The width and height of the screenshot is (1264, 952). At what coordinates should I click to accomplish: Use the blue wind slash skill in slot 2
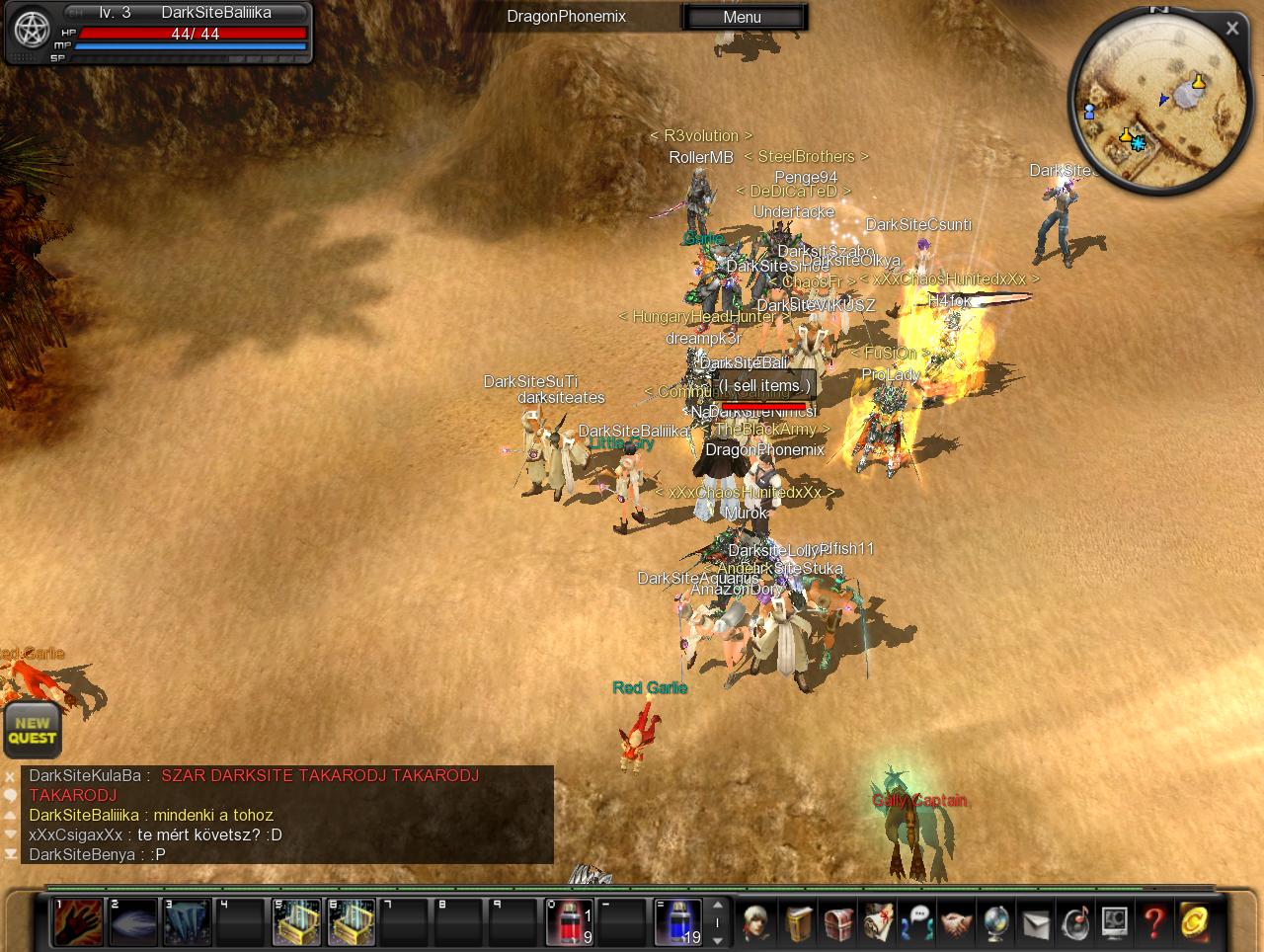click(x=132, y=922)
